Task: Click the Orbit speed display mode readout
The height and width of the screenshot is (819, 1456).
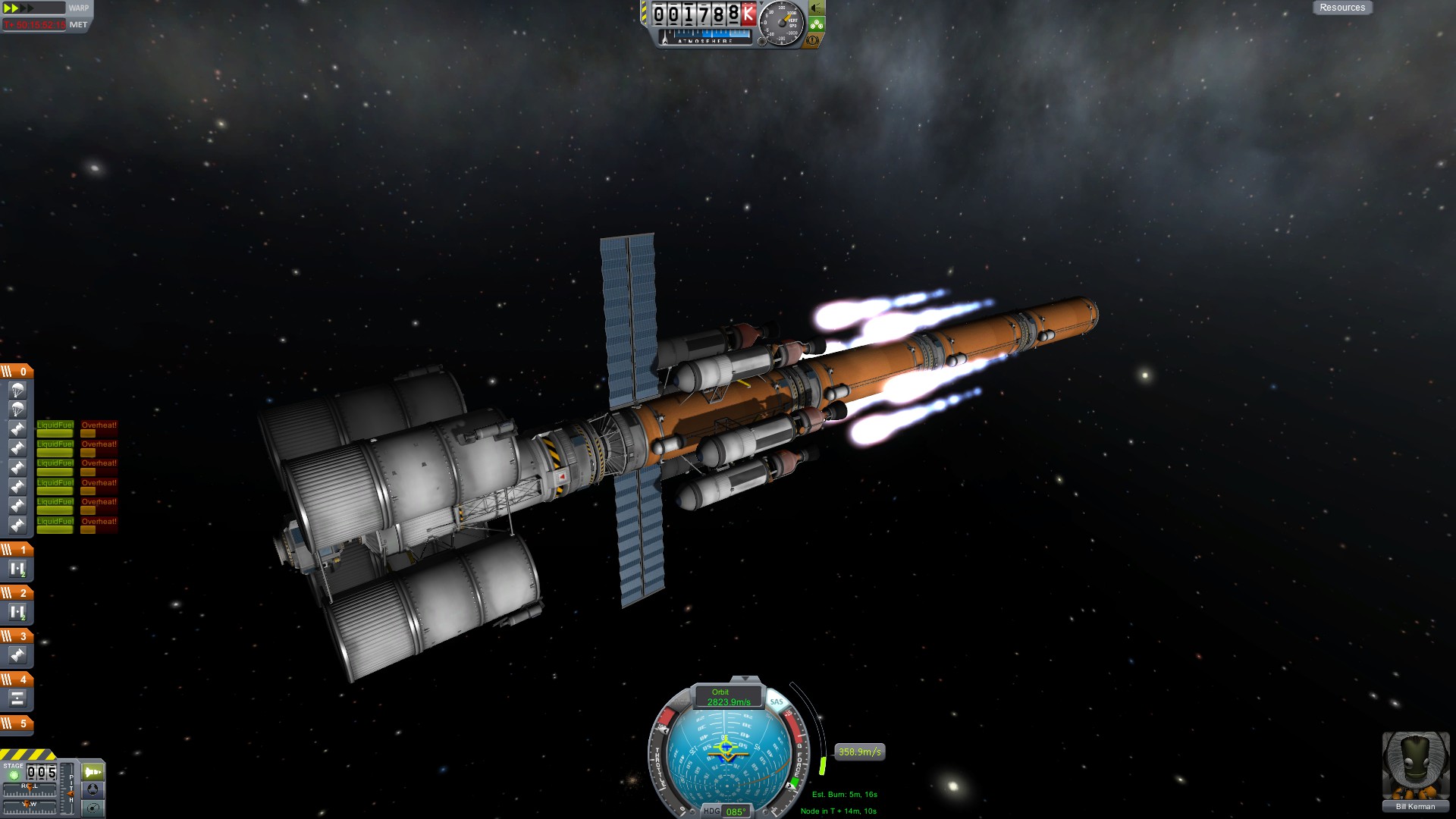Action: click(x=727, y=697)
